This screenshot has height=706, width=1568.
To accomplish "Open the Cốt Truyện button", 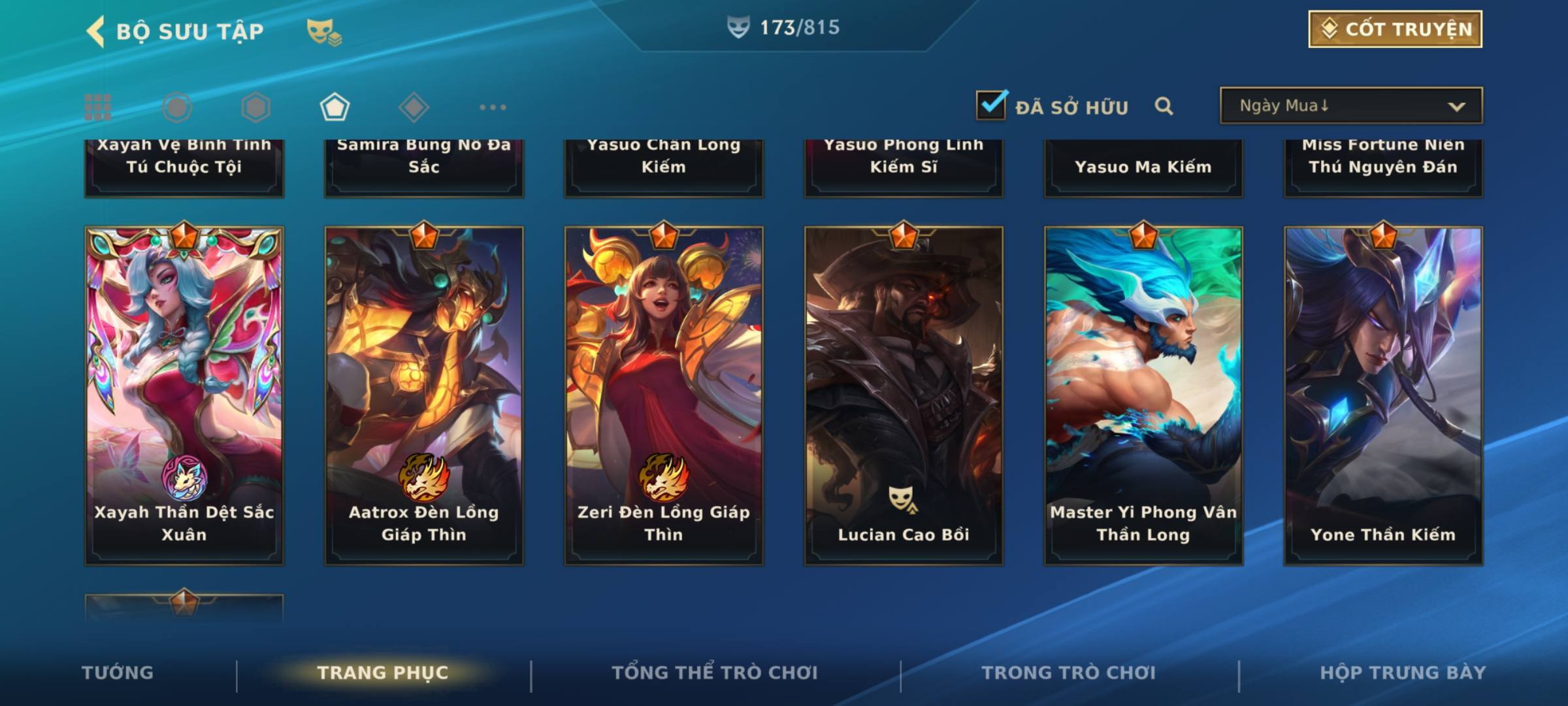I will tap(1395, 29).
